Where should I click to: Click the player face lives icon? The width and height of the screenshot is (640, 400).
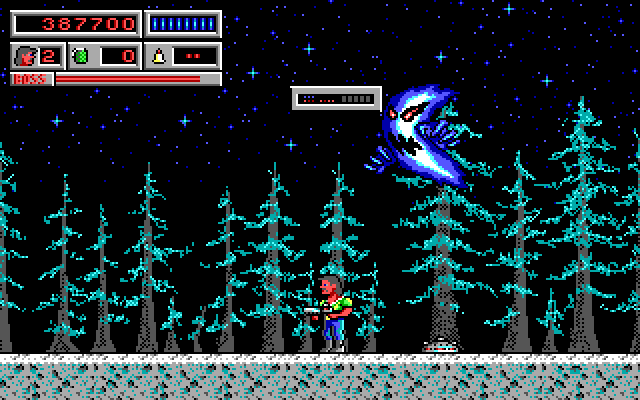[25, 55]
